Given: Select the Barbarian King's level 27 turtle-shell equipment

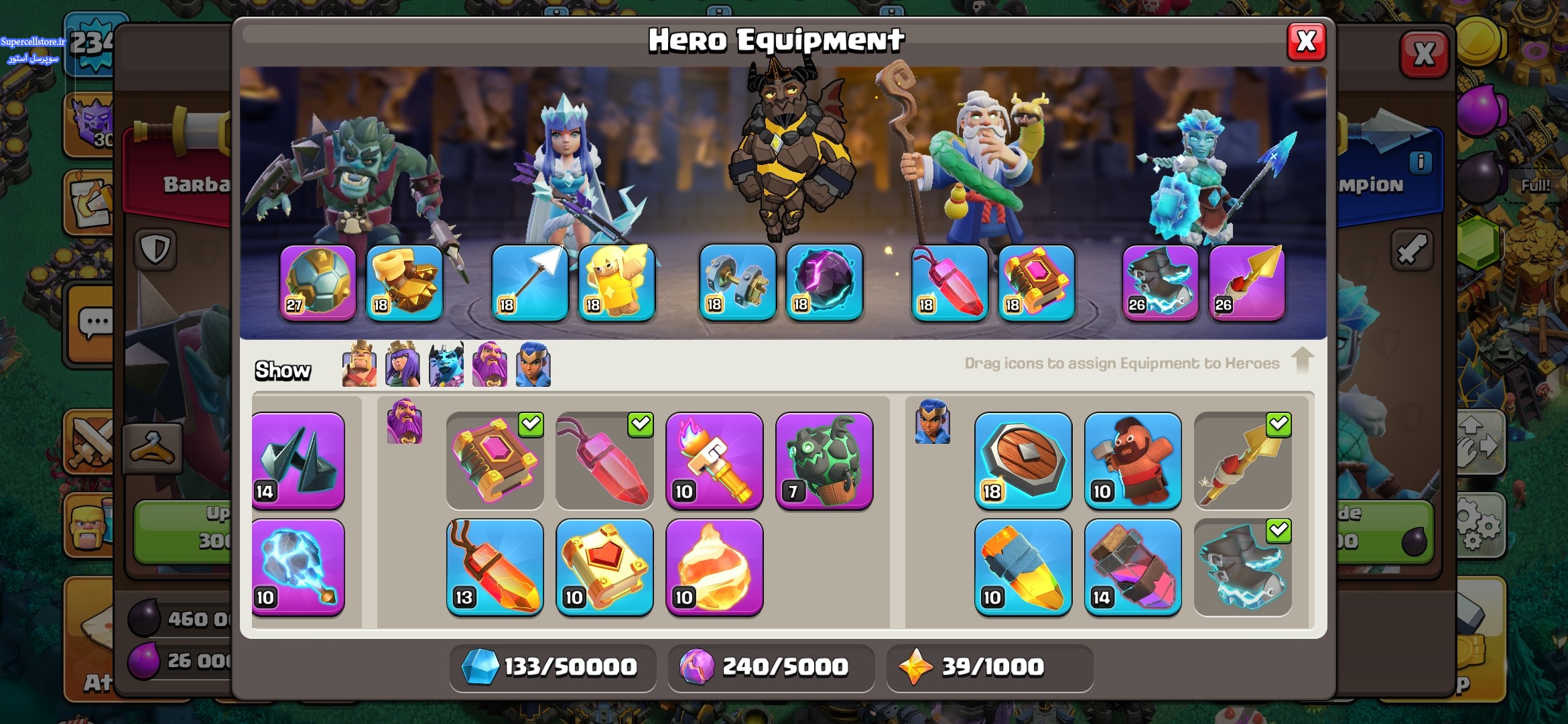Looking at the screenshot, I should point(318,282).
